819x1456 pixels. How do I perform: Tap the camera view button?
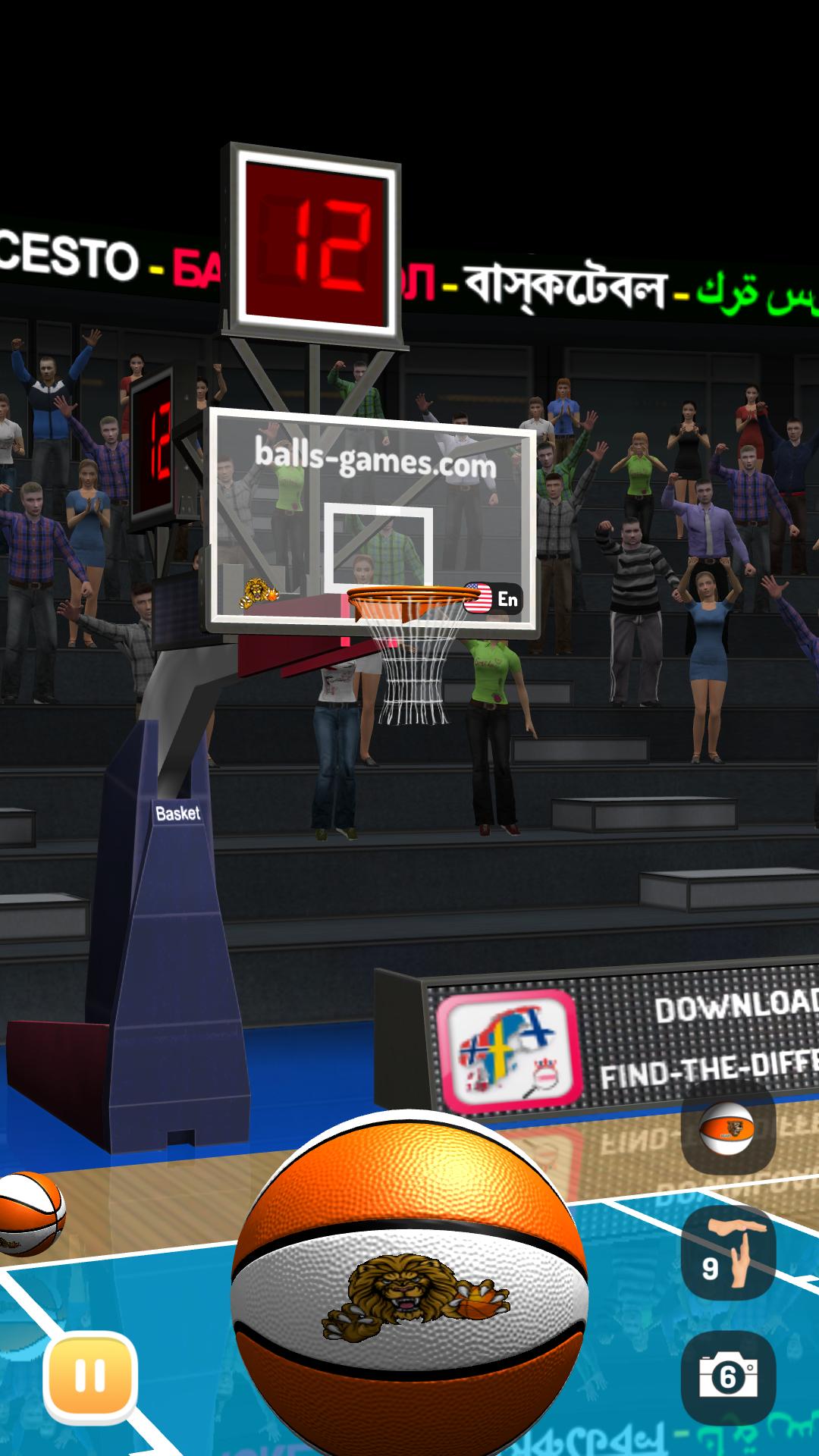(727, 1376)
